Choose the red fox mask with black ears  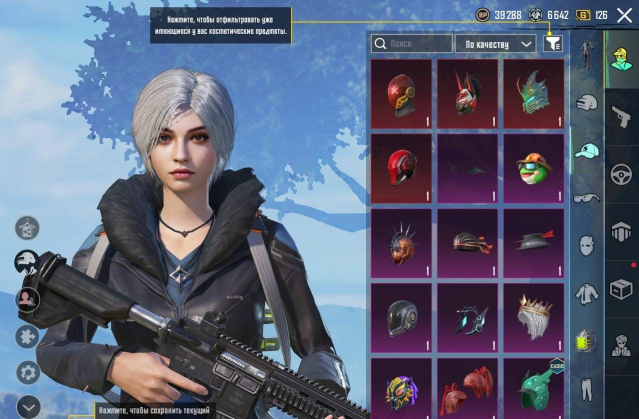click(x=467, y=94)
